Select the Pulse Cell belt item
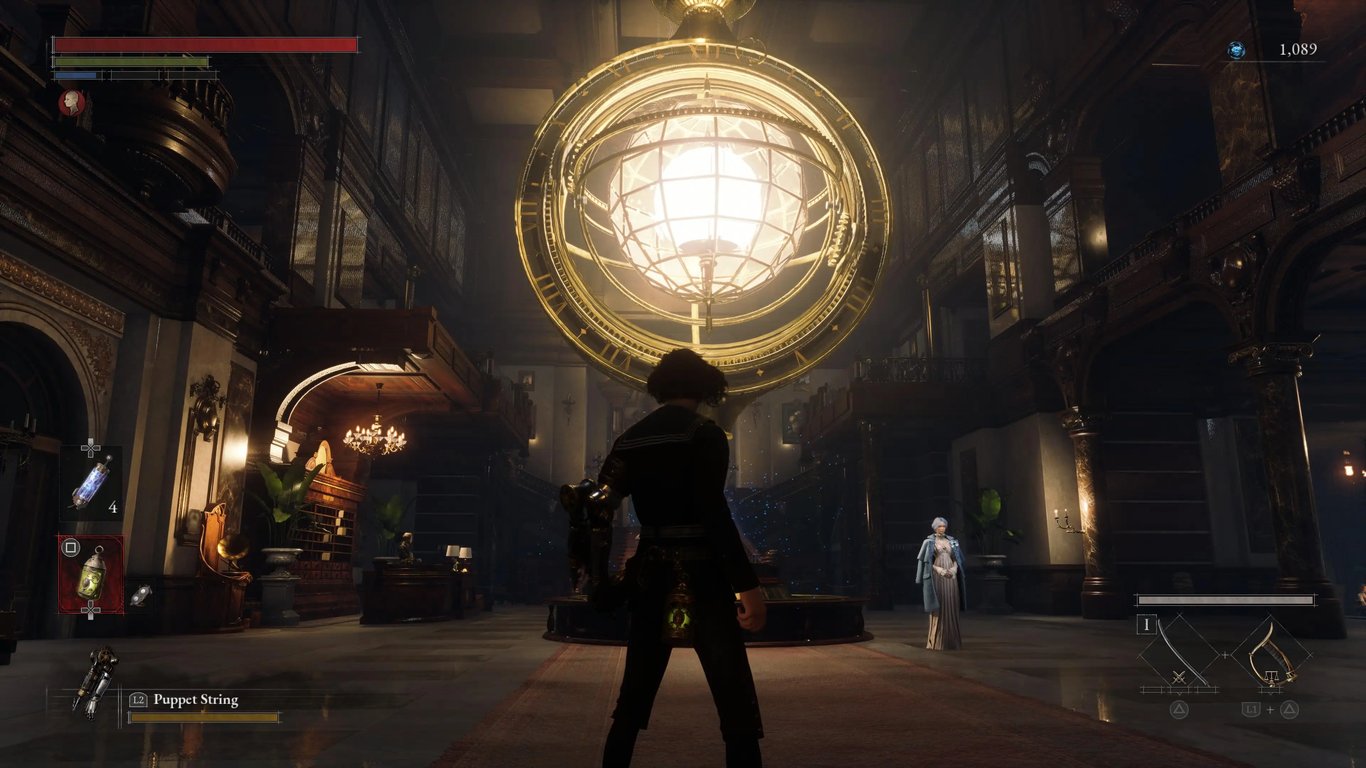This screenshot has height=768, width=1366. click(x=90, y=483)
